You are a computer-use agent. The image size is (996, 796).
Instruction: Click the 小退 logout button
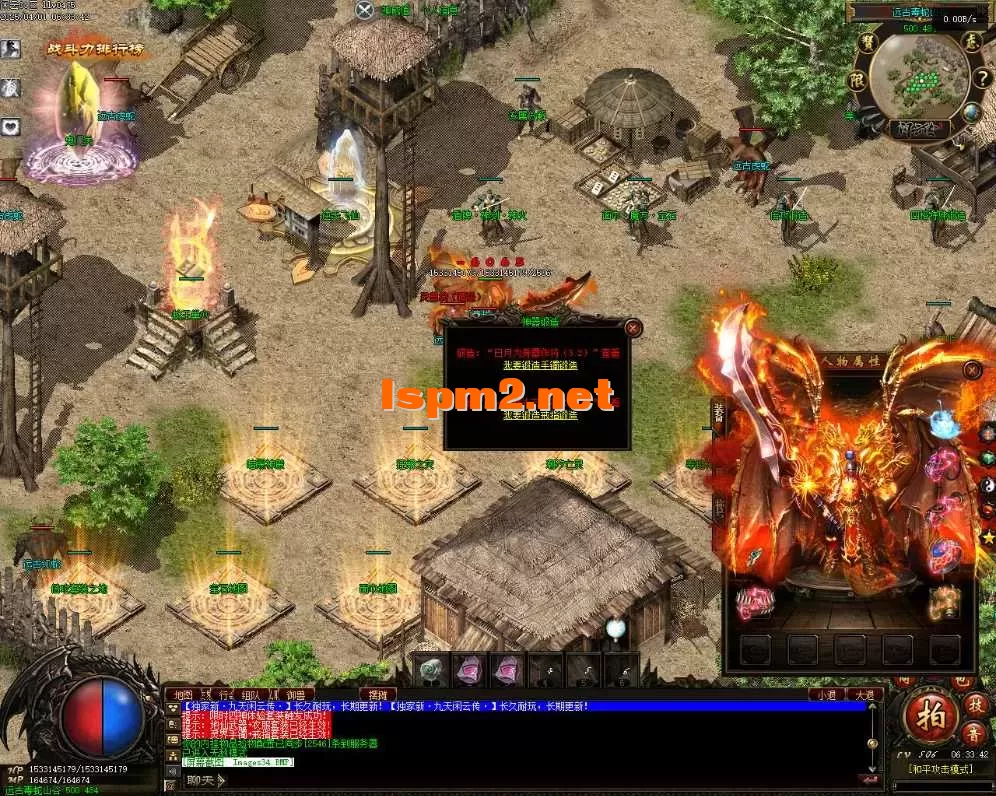[825, 695]
